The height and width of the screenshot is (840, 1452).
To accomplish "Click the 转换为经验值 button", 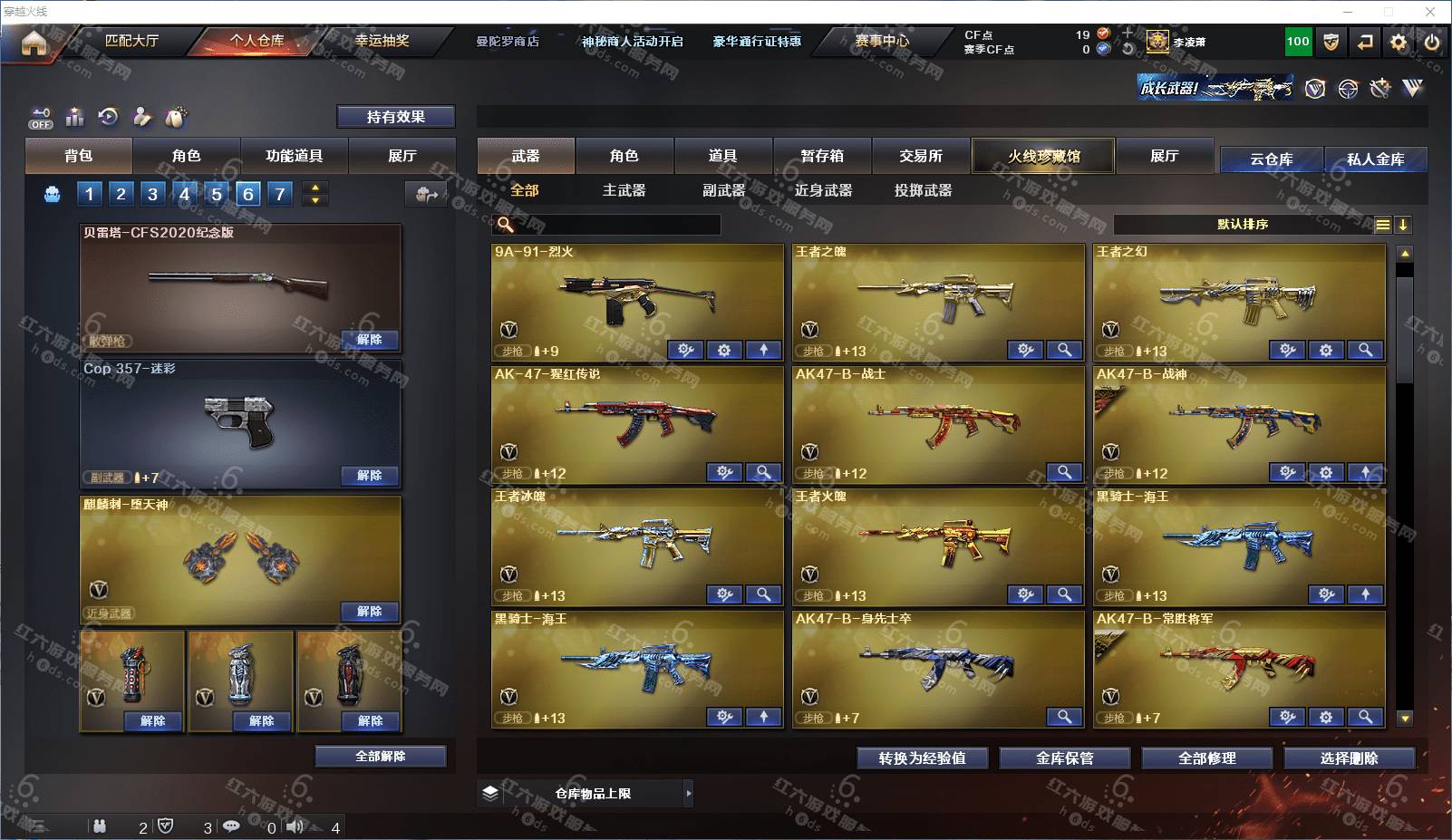I will 922,758.
